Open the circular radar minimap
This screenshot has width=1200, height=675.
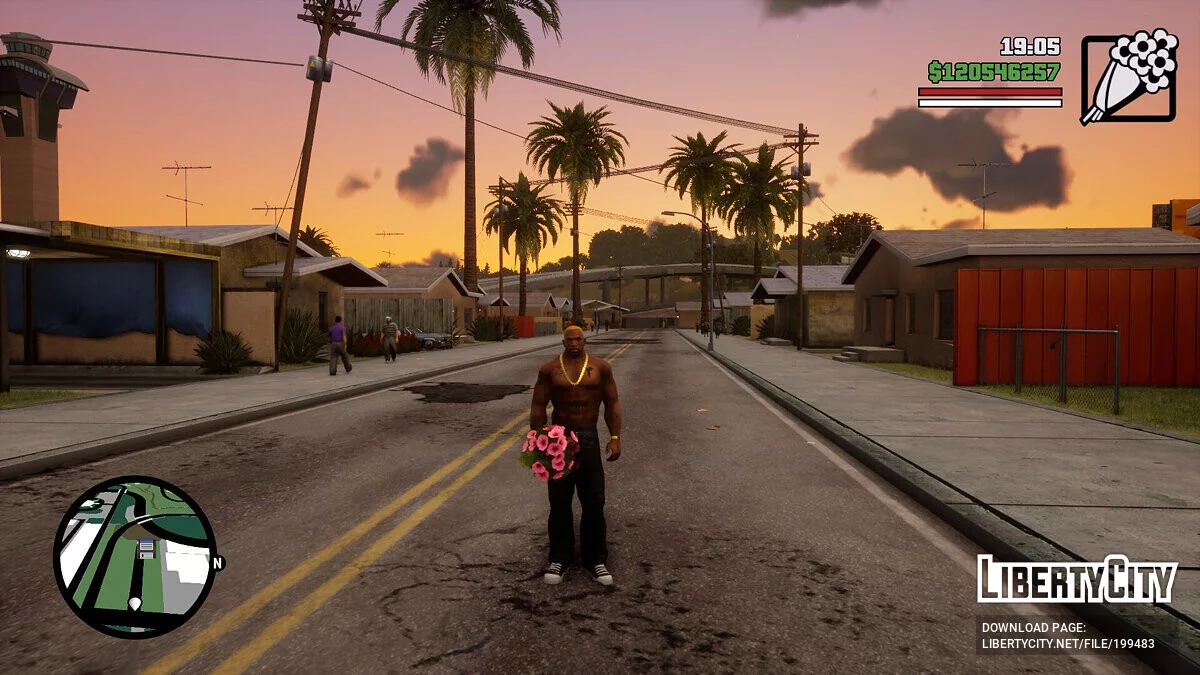134,557
